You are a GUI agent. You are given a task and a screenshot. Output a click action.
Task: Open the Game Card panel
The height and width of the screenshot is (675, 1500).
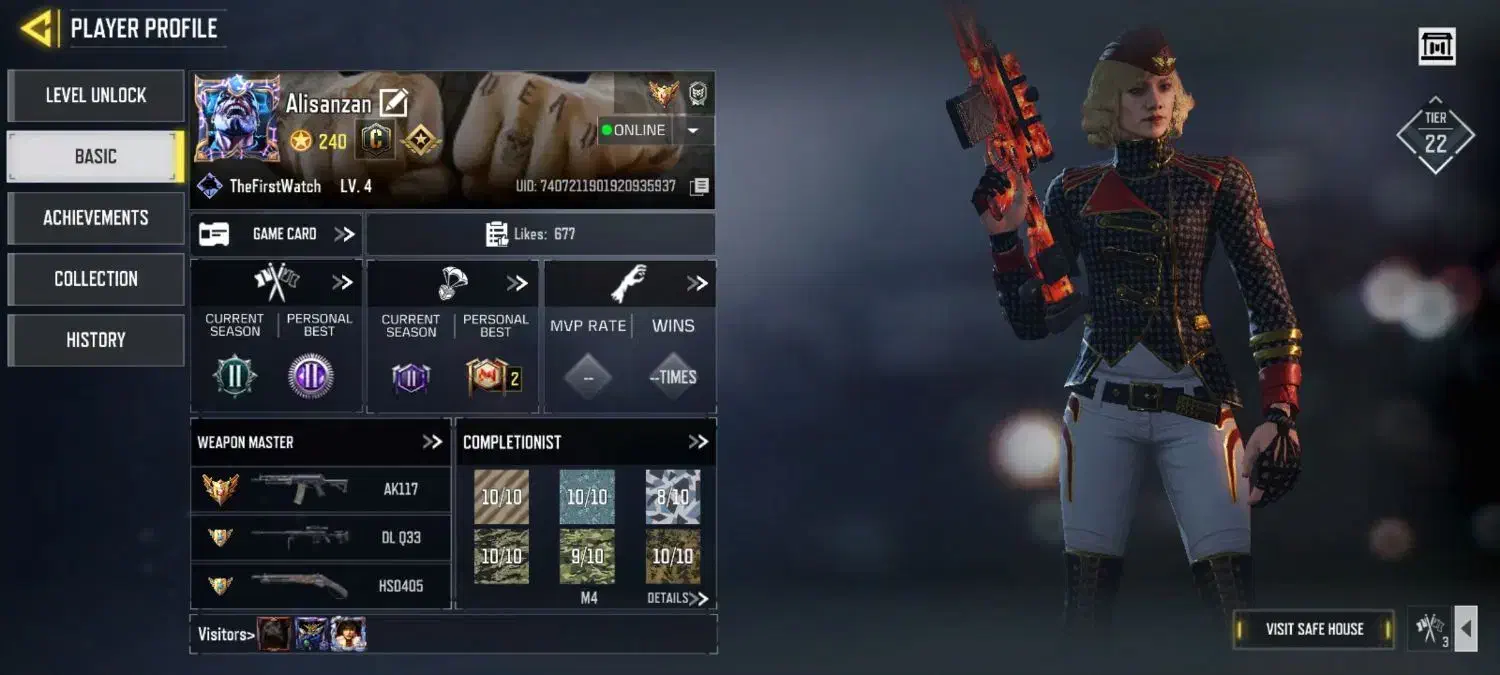click(x=276, y=234)
